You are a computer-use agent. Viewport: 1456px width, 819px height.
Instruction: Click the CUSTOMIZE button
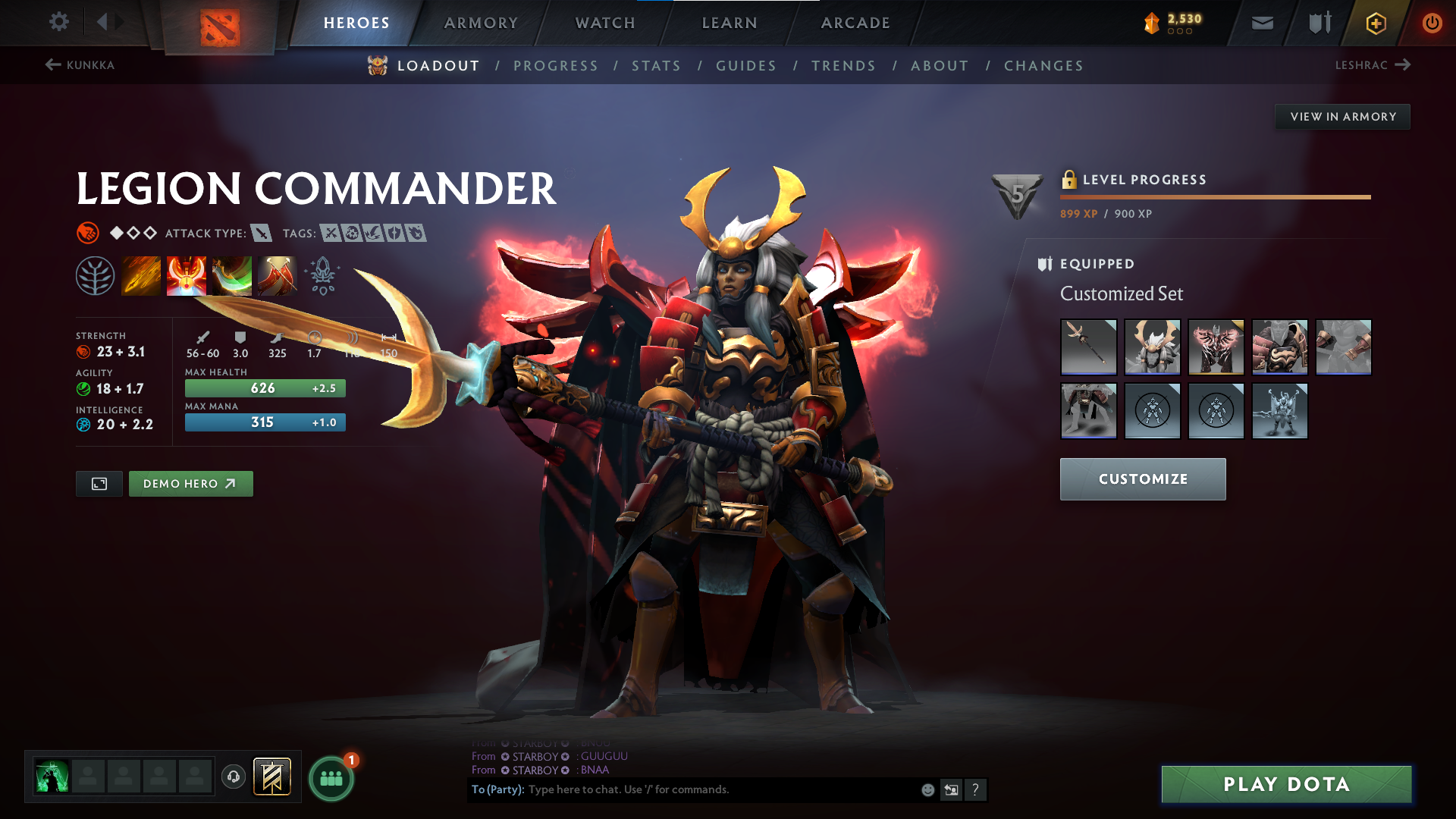coord(1143,479)
